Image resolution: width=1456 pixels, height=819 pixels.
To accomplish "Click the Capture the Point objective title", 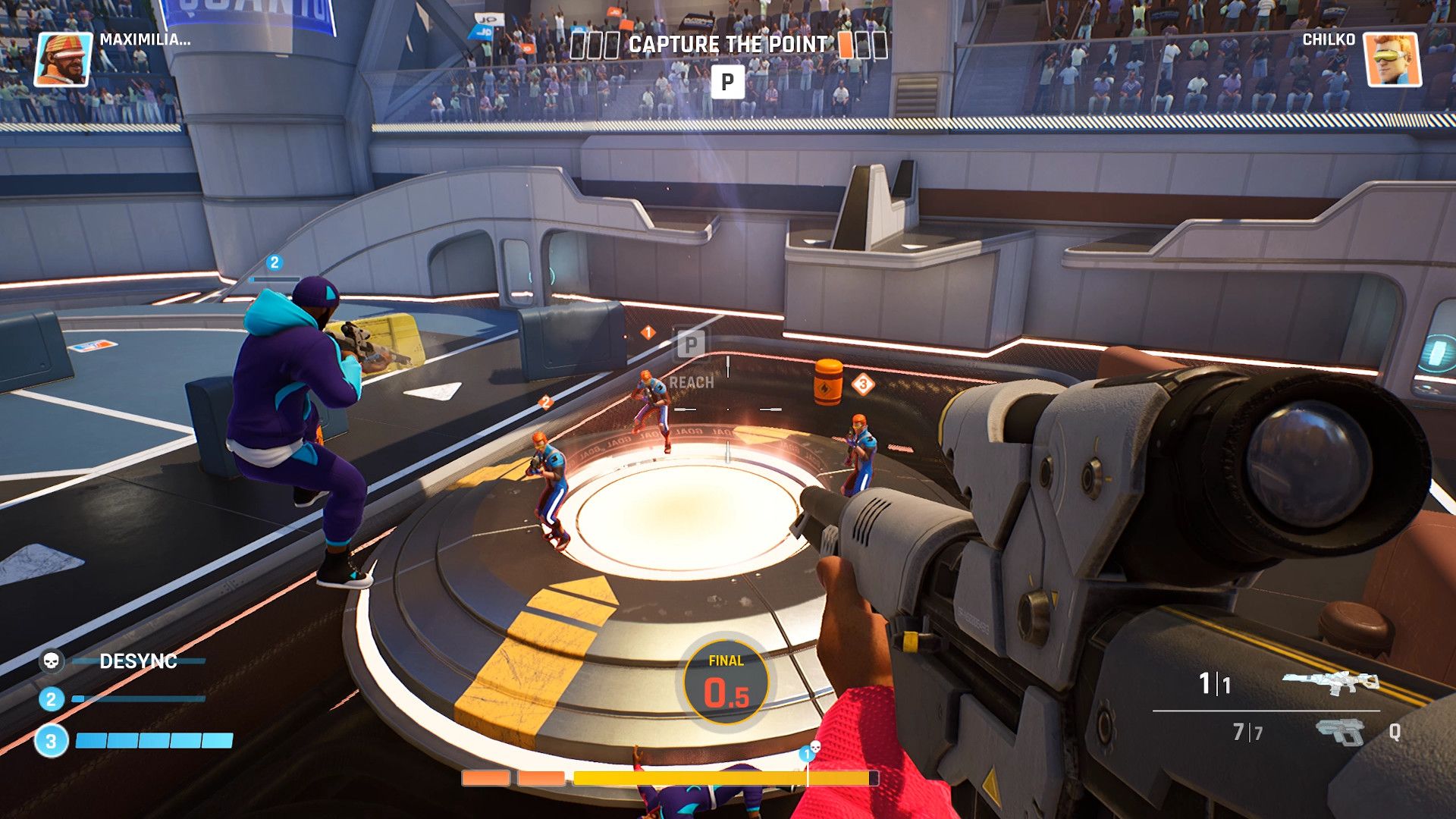I will coord(728,45).
